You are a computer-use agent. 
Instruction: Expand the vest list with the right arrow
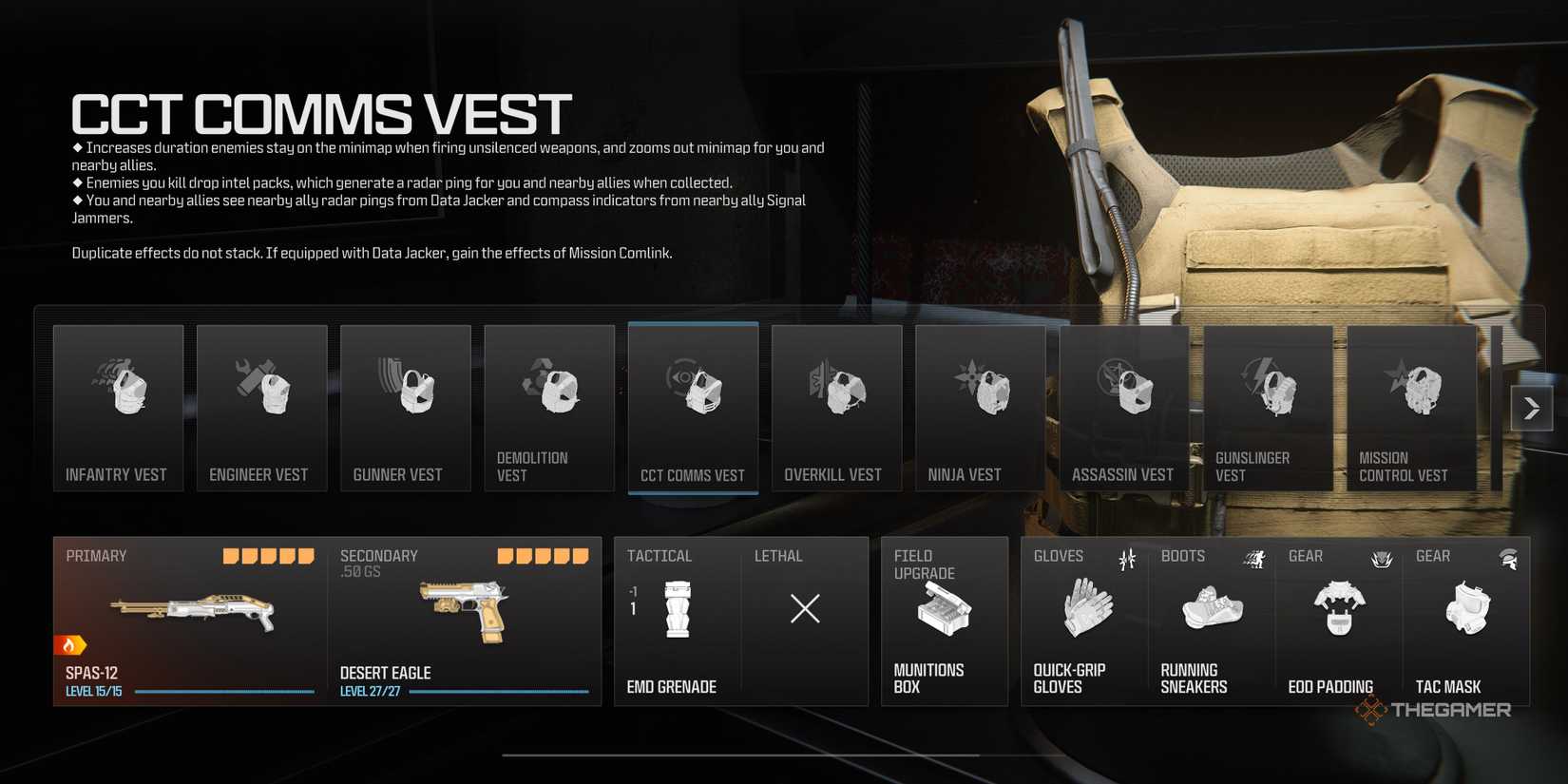coord(1532,407)
